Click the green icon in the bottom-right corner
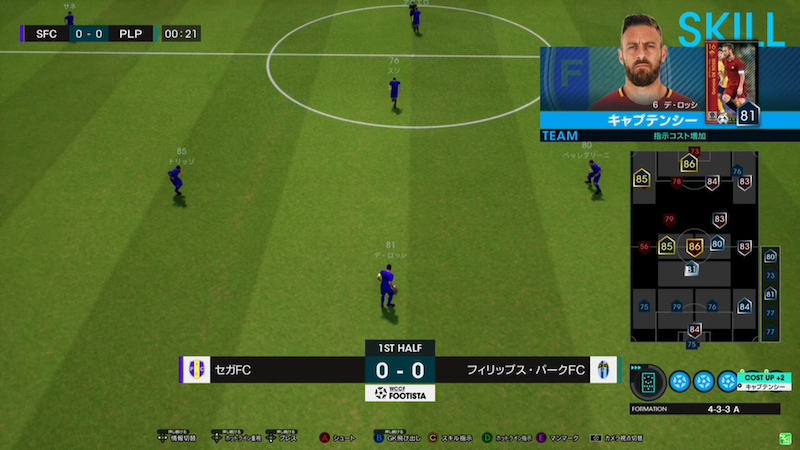This screenshot has width=800, height=450. tap(784, 437)
